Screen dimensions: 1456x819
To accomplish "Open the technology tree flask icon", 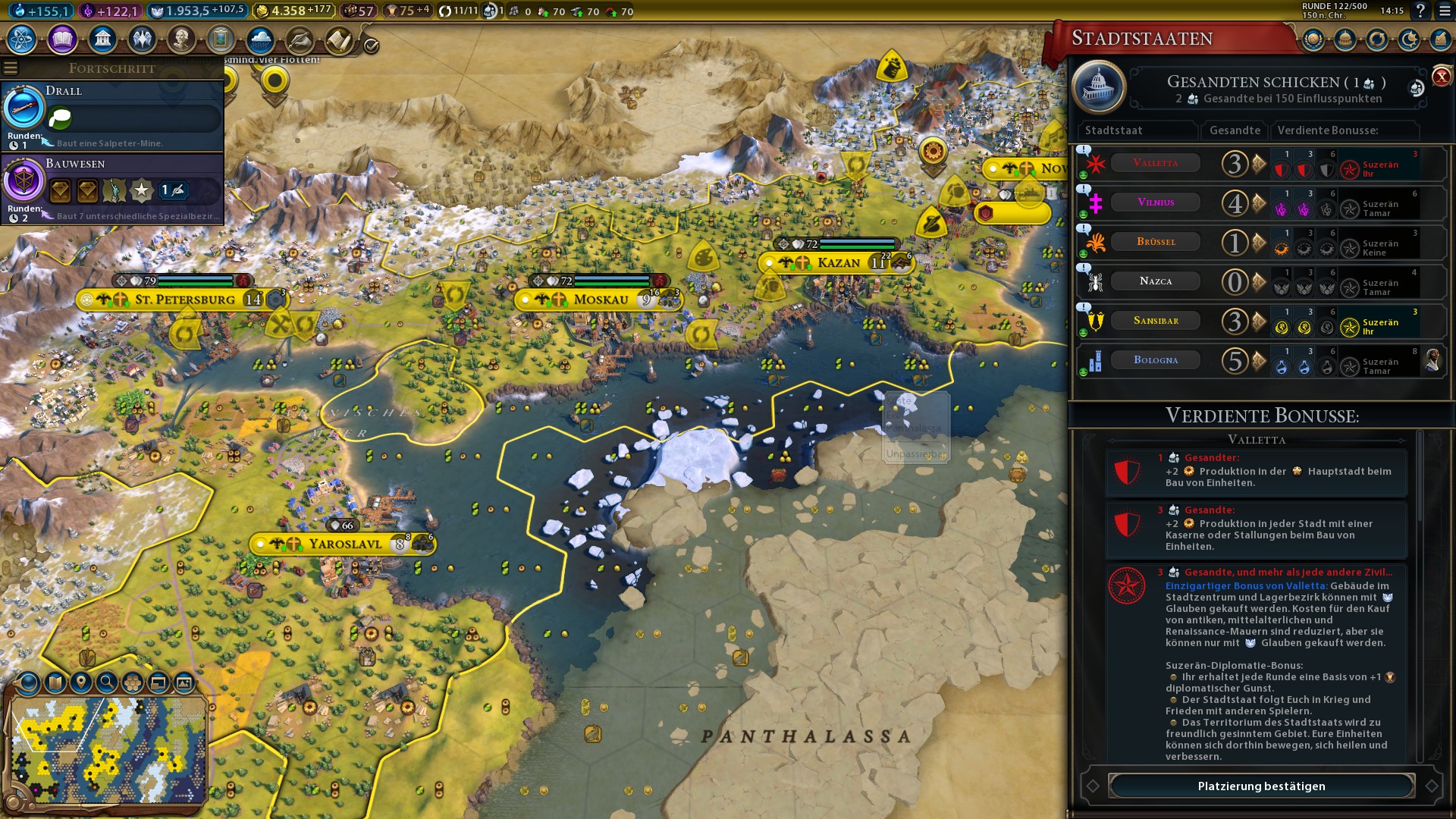I will [22, 39].
